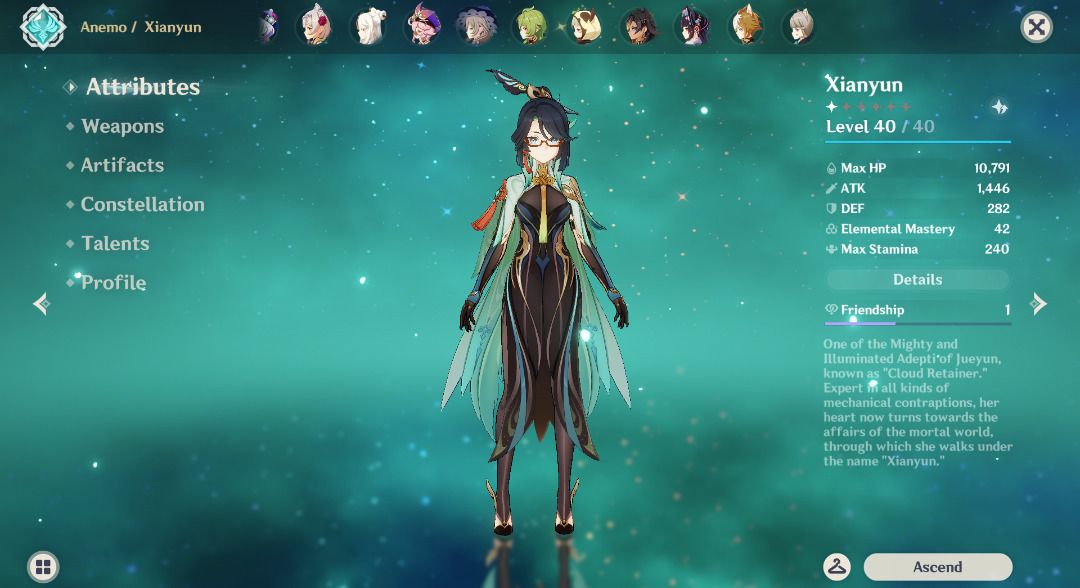Choose the pink-haired character with purple hat

coord(423,26)
